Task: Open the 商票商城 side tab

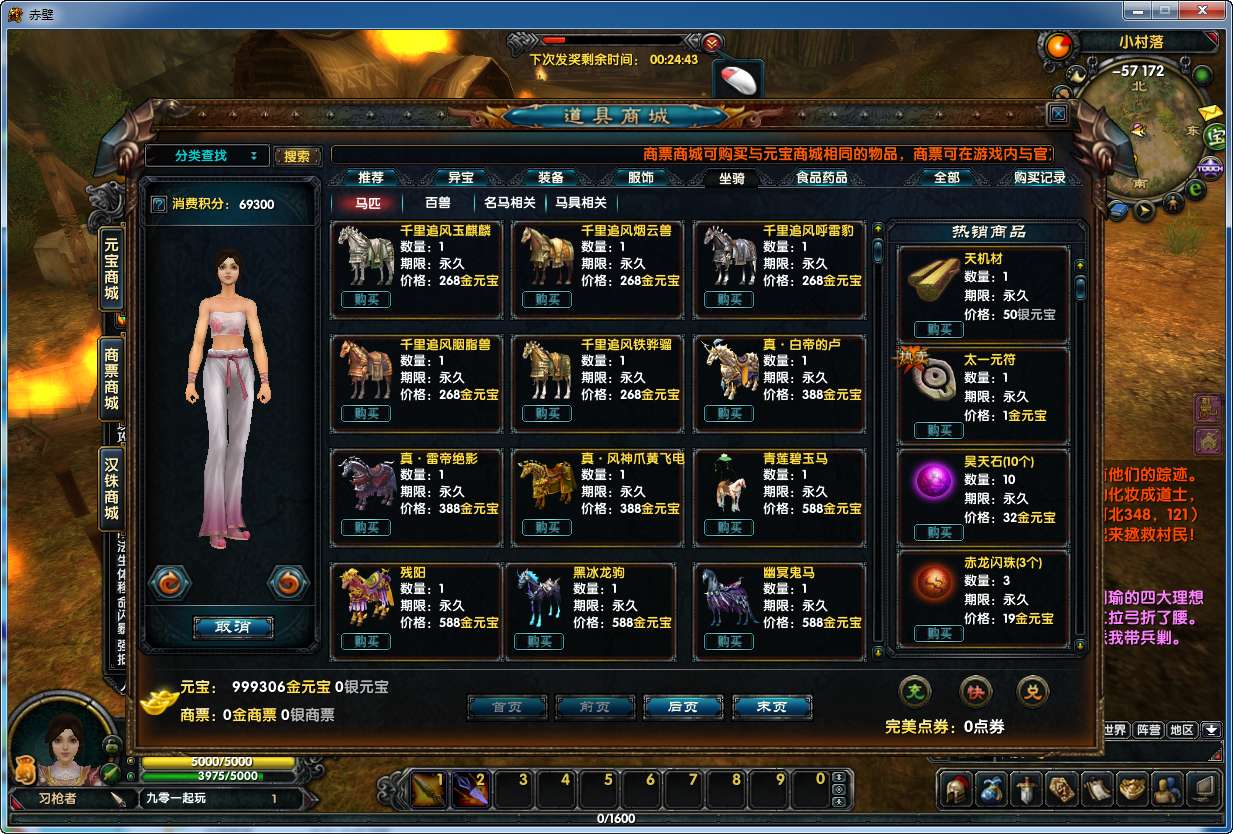Action: pyautogui.click(x=111, y=379)
